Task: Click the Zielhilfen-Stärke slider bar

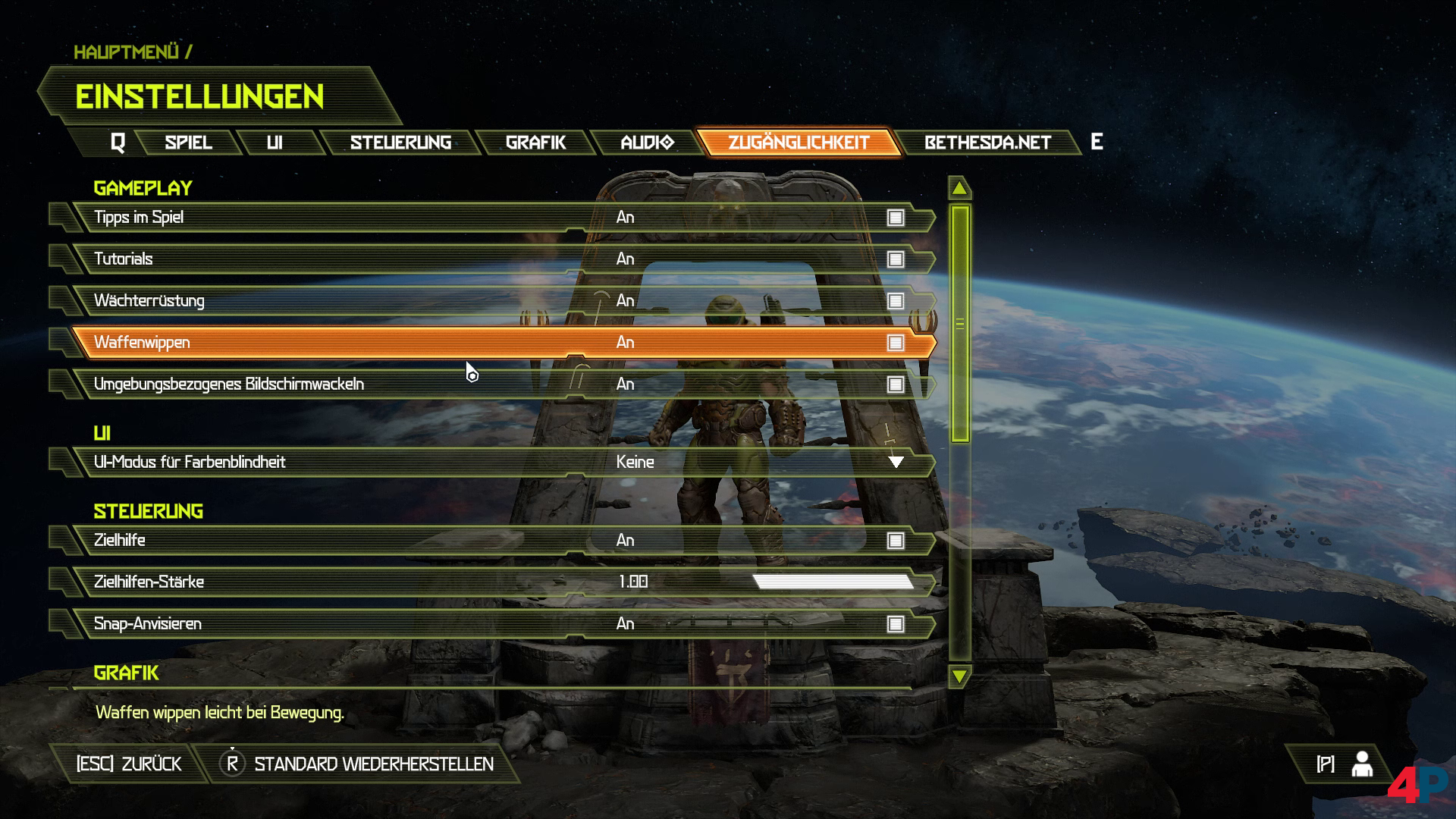Action: 833,582
